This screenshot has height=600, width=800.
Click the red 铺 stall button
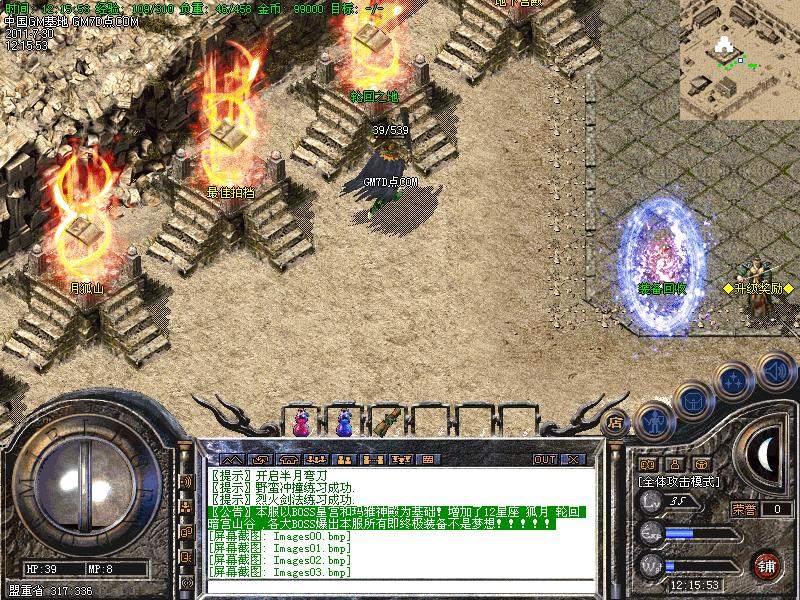coord(768,565)
